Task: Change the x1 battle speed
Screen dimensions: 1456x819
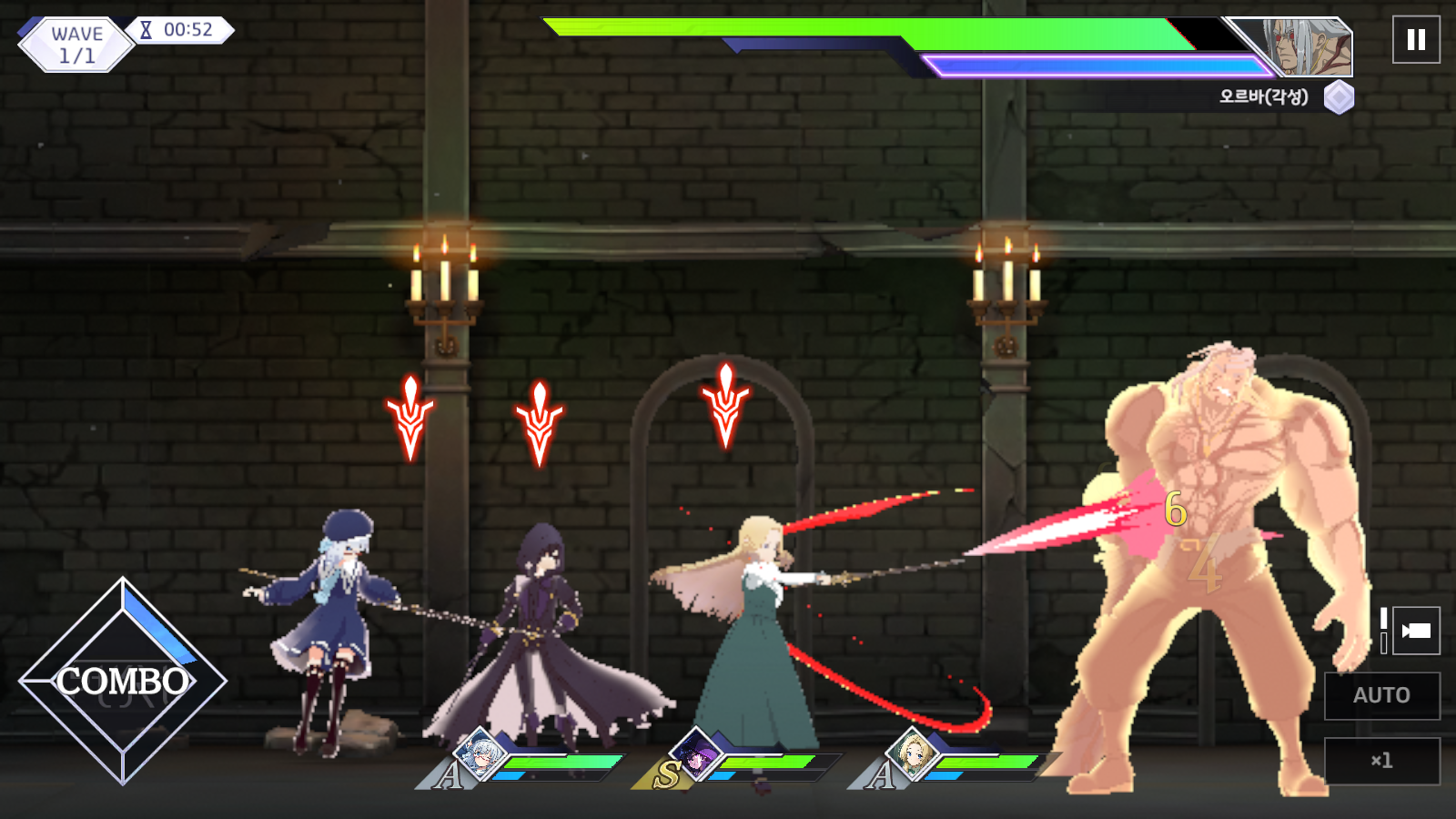Action: pyautogui.click(x=1381, y=761)
